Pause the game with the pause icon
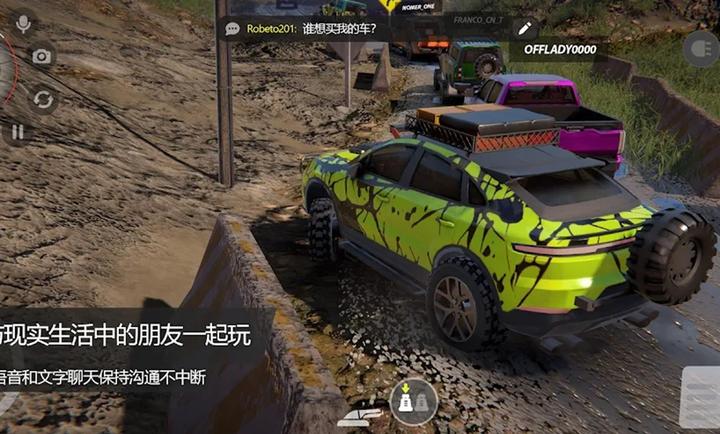Image resolution: width=720 pixels, height=434 pixels. coord(18,131)
